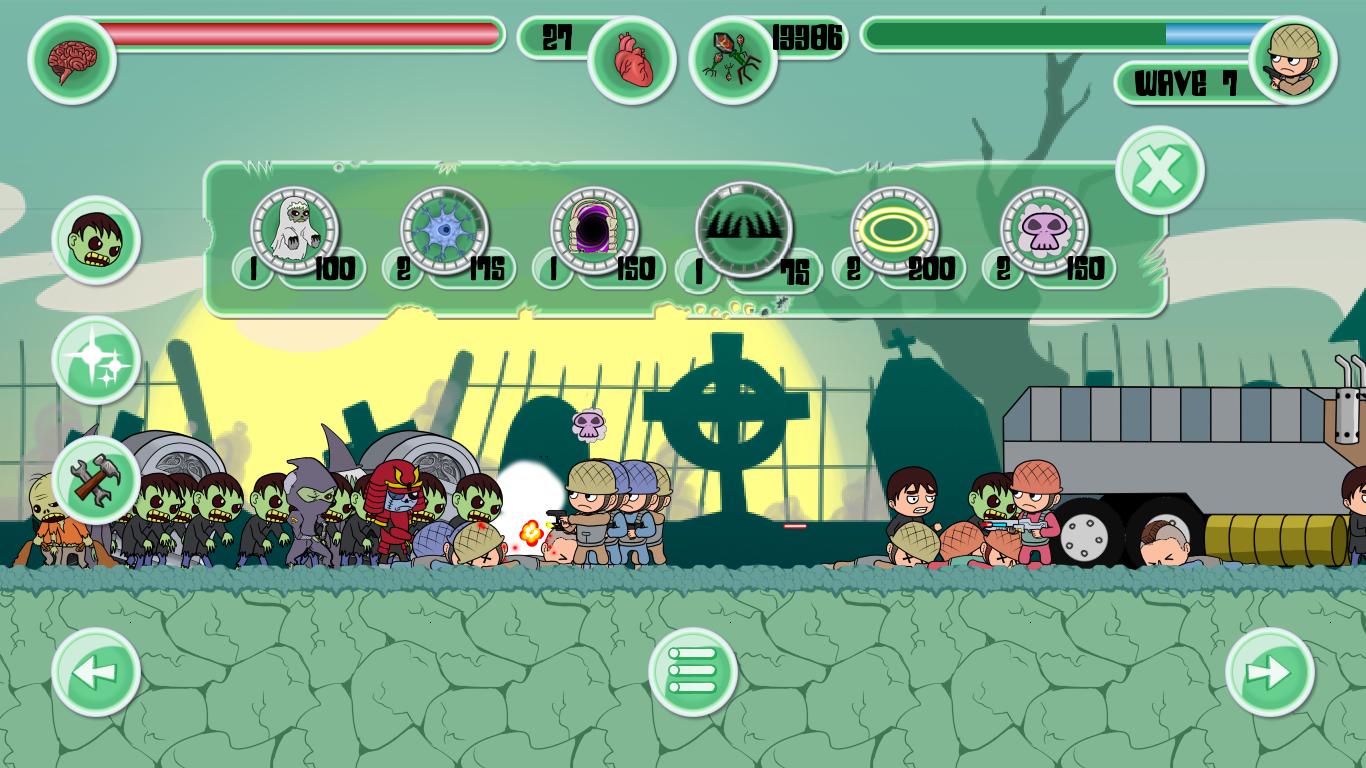Cast the yellow ring spell
1366x768 pixels.
[x=894, y=231]
